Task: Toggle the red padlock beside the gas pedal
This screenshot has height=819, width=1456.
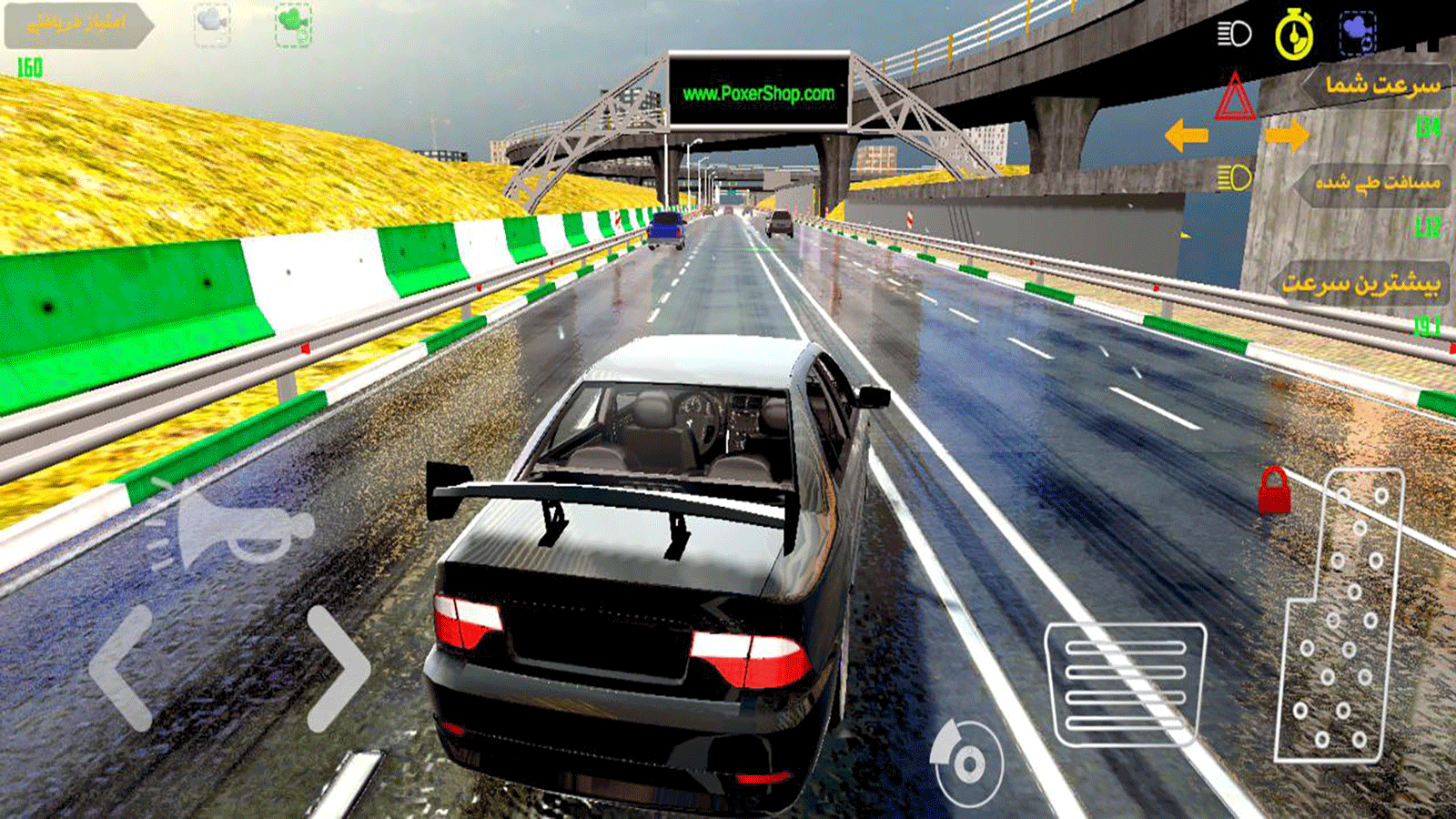Action: tap(1274, 491)
